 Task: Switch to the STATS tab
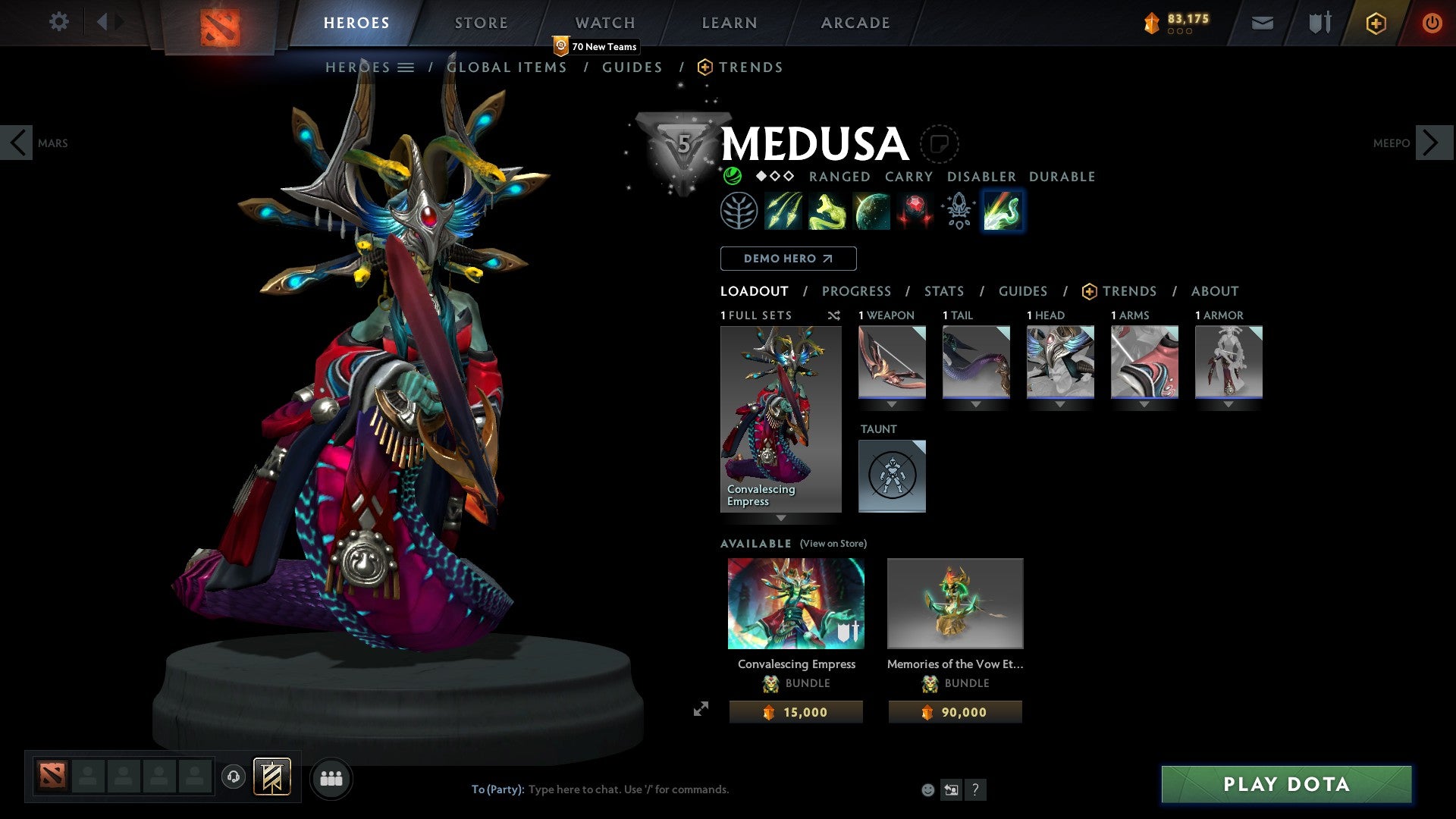point(944,290)
